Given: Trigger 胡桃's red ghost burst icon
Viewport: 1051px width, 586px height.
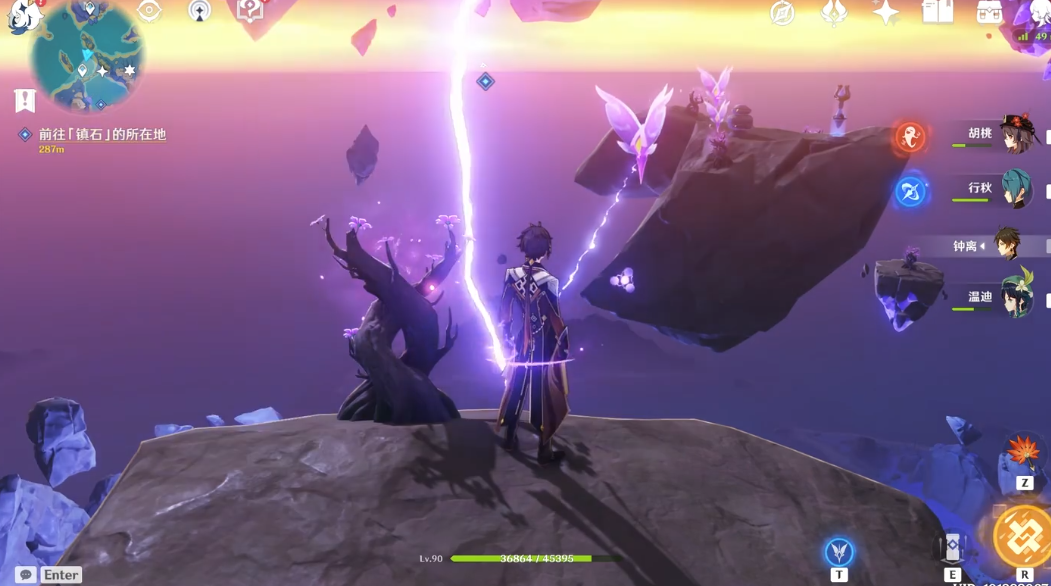Looking at the screenshot, I should 910,136.
